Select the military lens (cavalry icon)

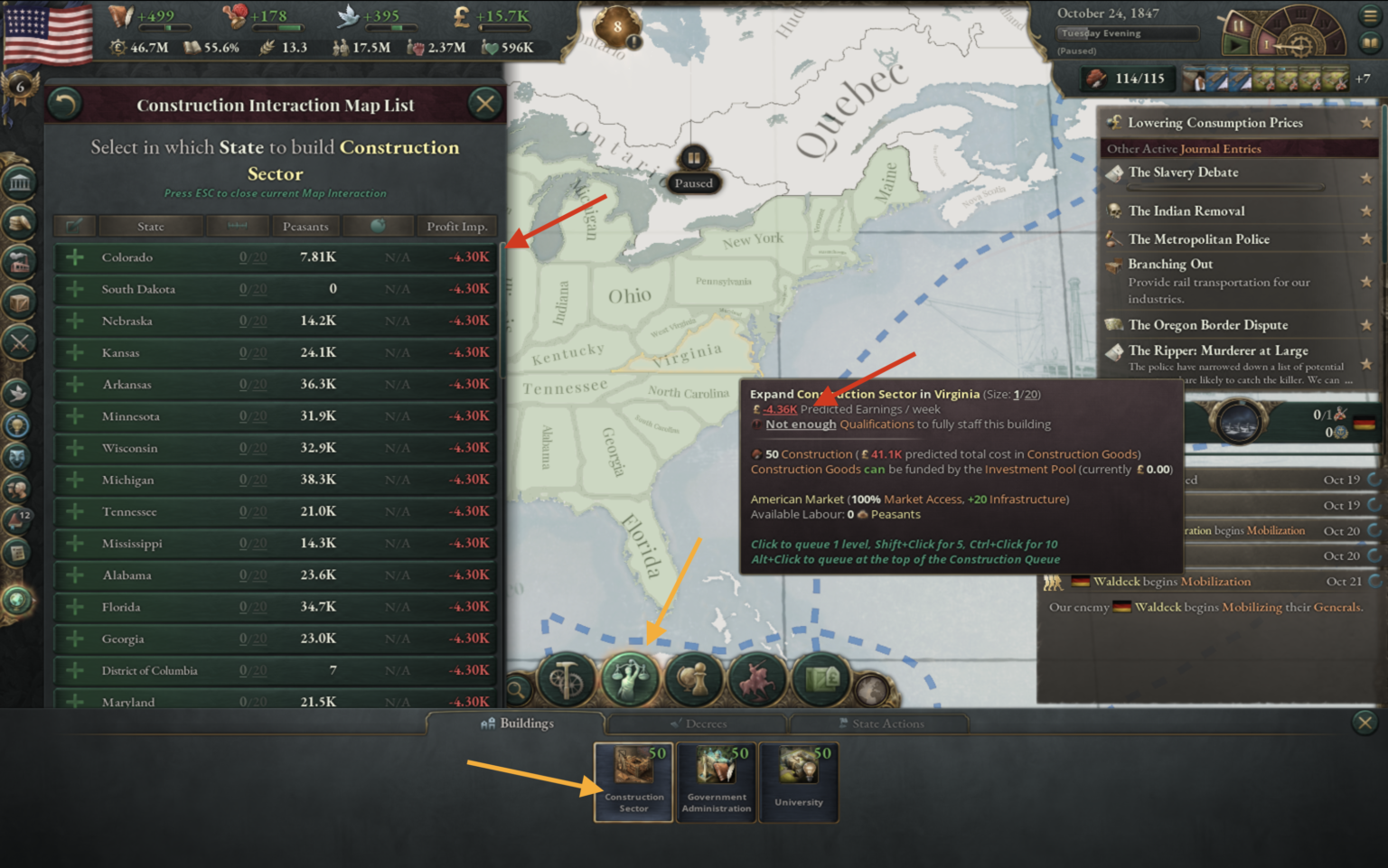(757, 677)
